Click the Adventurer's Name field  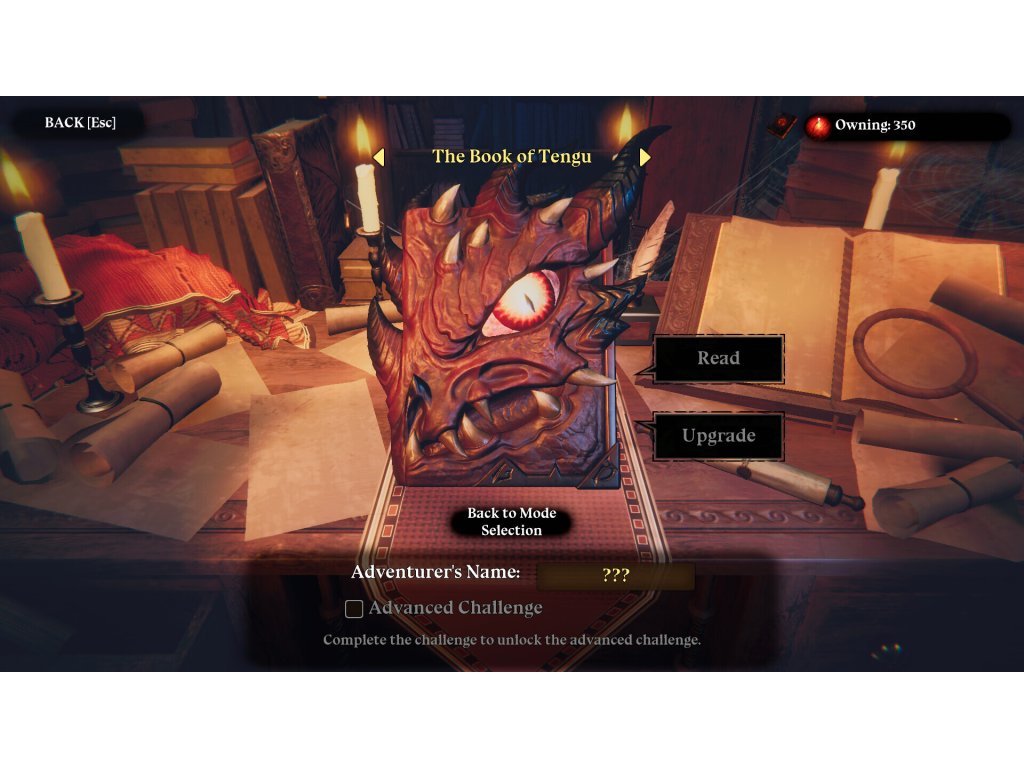[x=615, y=576]
